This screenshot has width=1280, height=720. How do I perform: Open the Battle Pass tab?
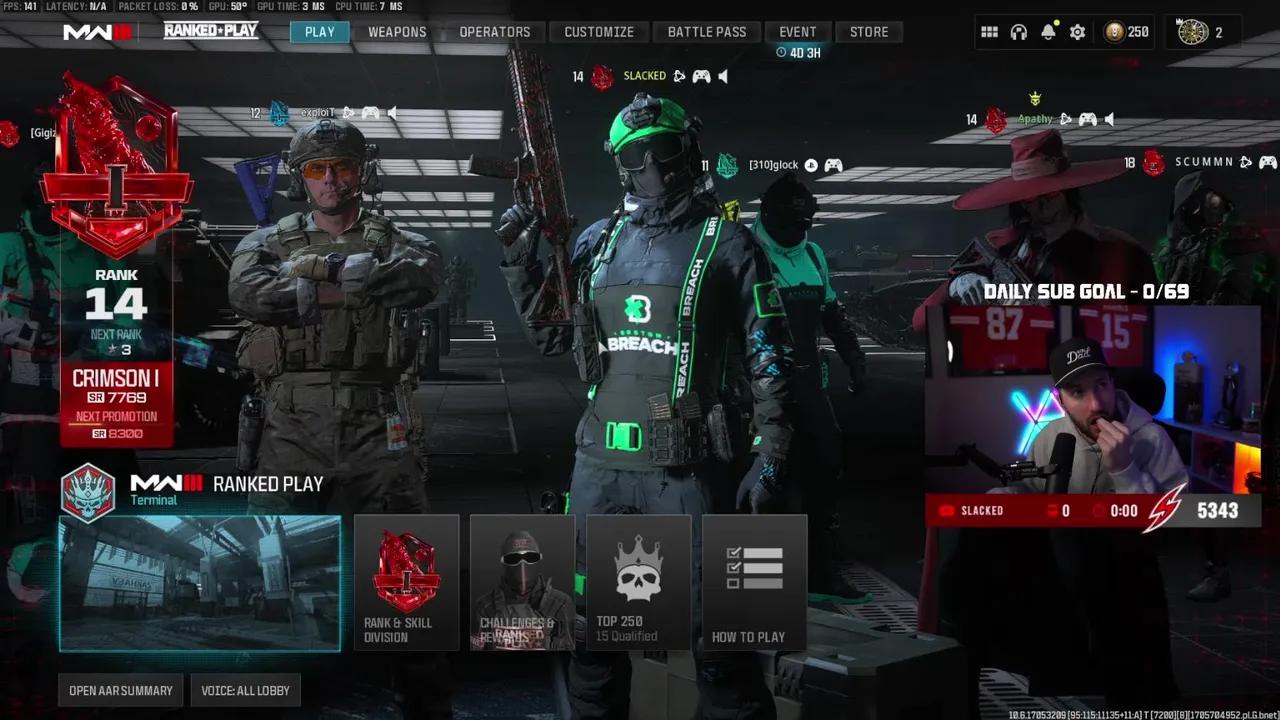pyautogui.click(x=707, y=32)
